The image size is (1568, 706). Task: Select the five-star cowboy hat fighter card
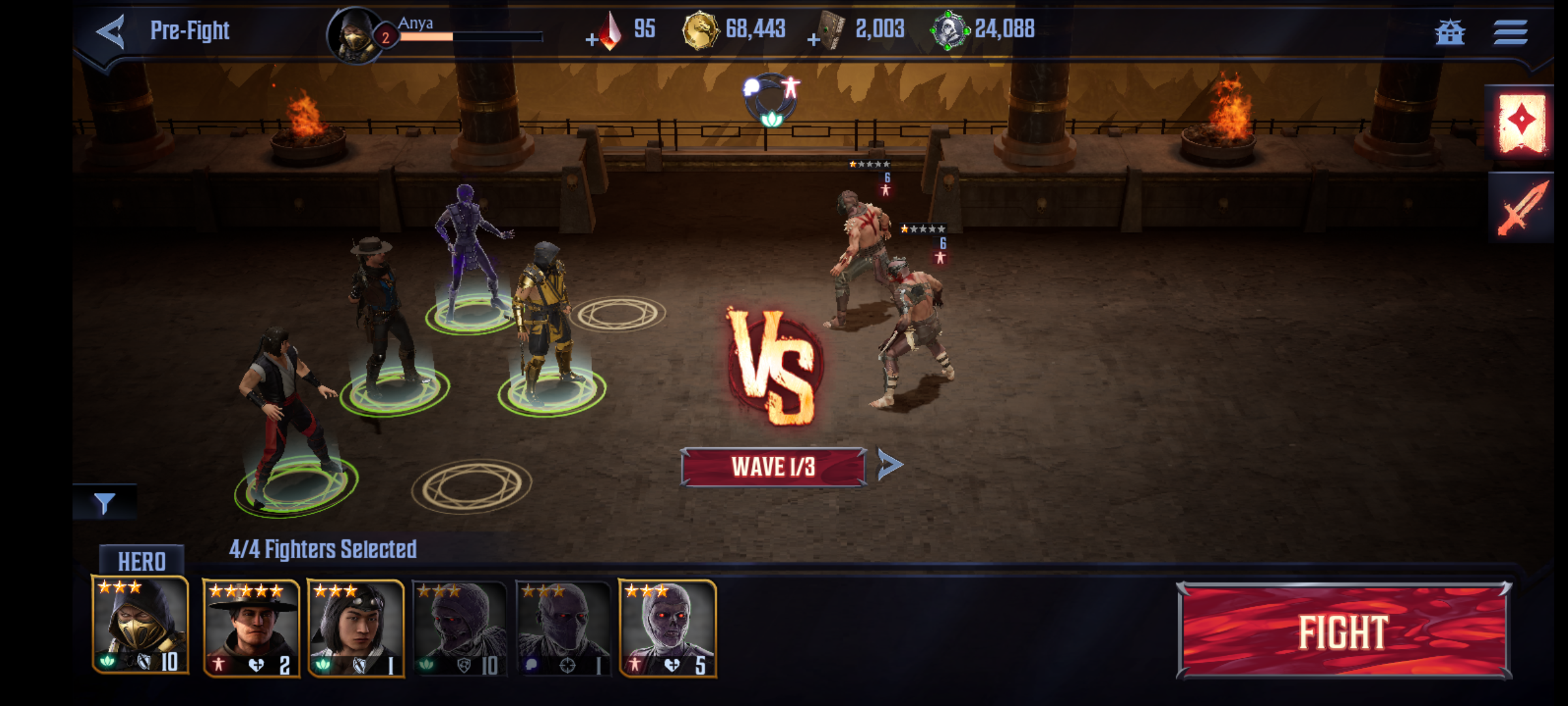pyautogui.click(x=251, y=628)
